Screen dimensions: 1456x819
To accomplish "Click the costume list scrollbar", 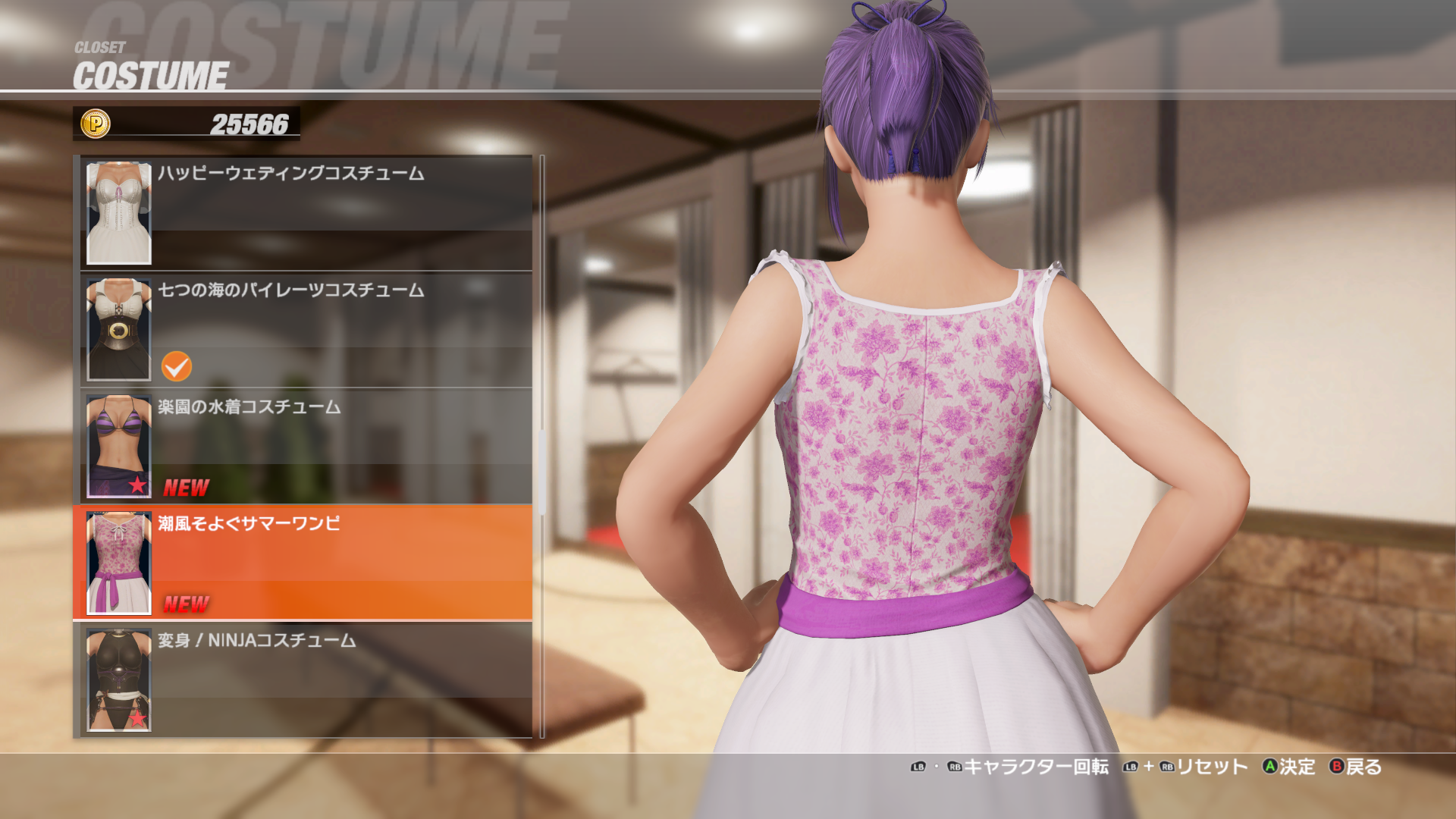I will click(x=542, y=470).
